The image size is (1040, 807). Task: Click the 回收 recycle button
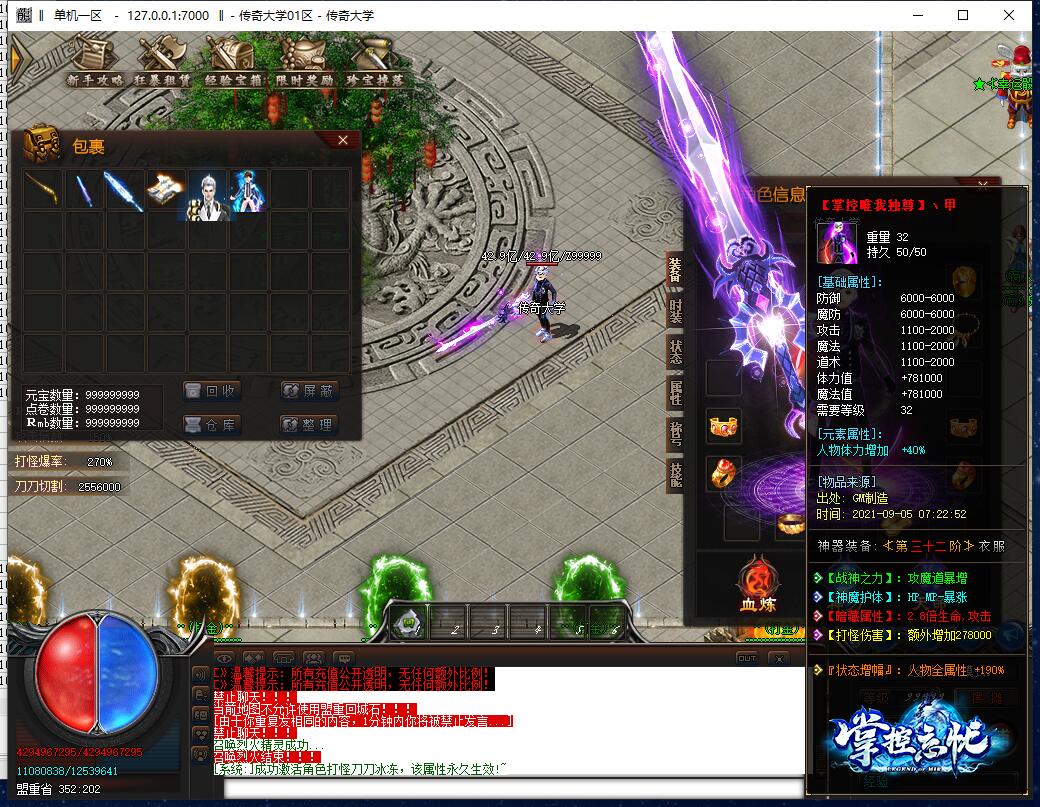pos(211,391)
